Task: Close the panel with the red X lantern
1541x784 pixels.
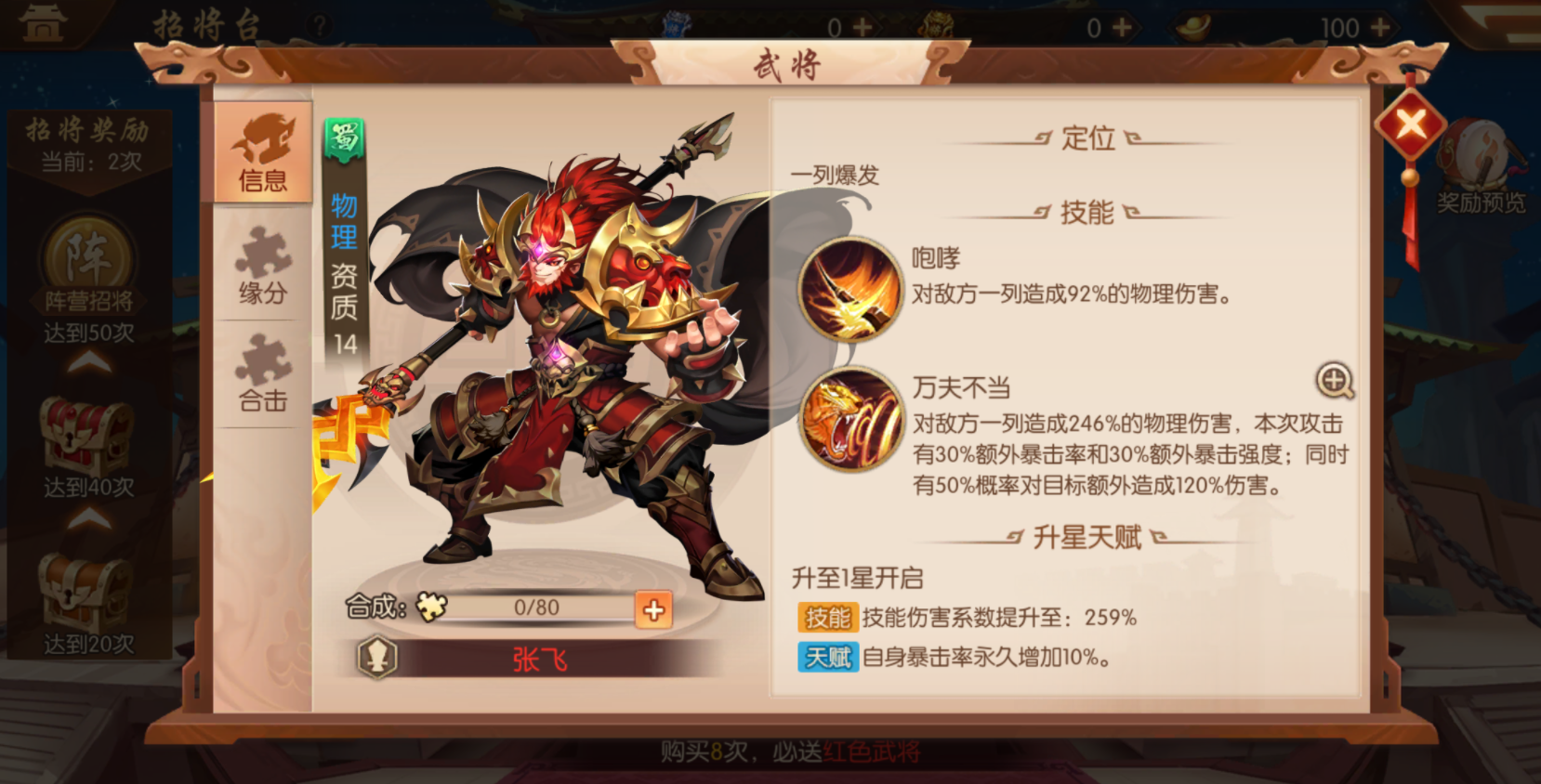Action: [x=1409, y=124]
